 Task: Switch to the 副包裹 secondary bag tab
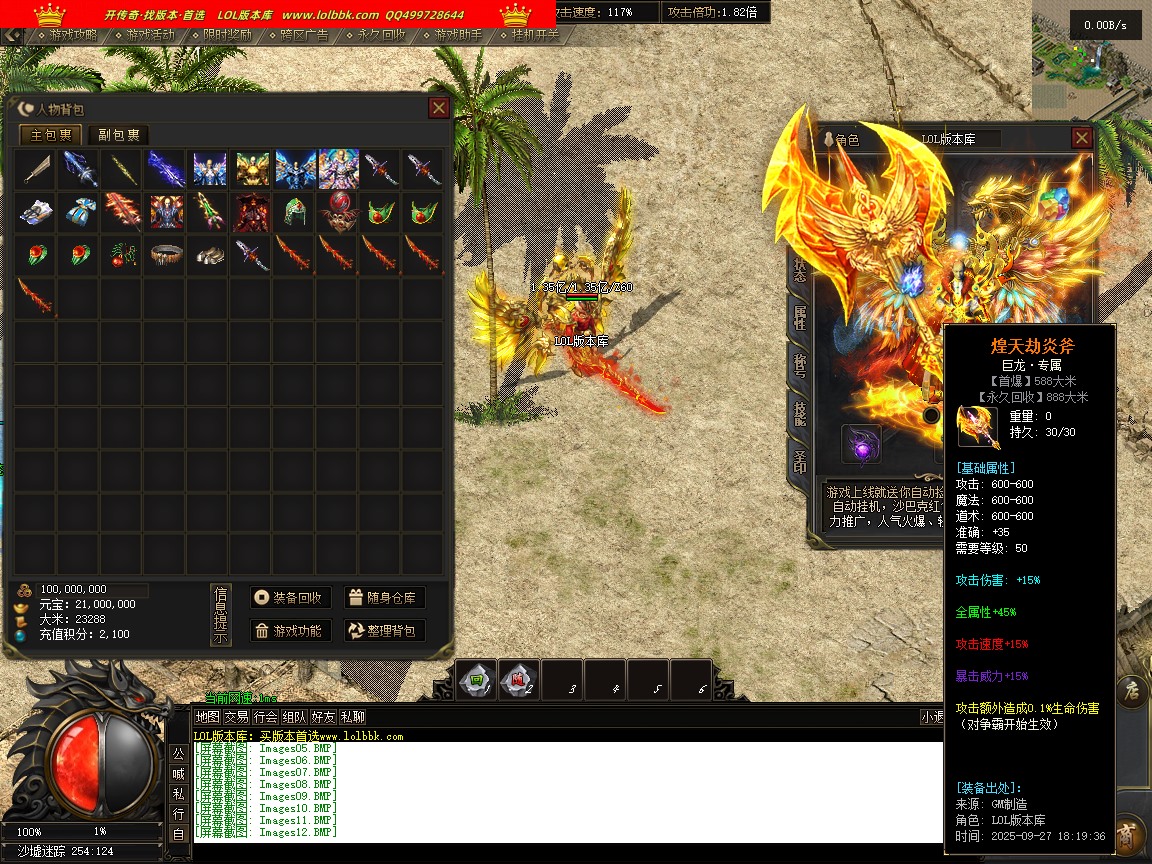(x=118, y=135)
